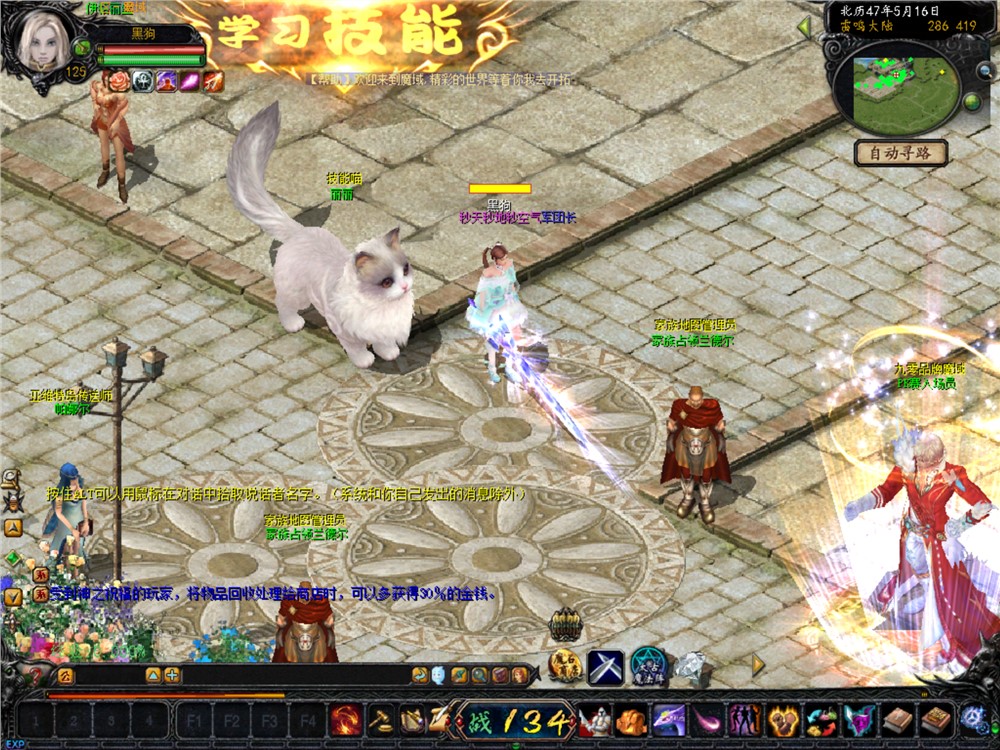
Task: Click the two silhouettes icon in the bottom bar
Action: 745,719
